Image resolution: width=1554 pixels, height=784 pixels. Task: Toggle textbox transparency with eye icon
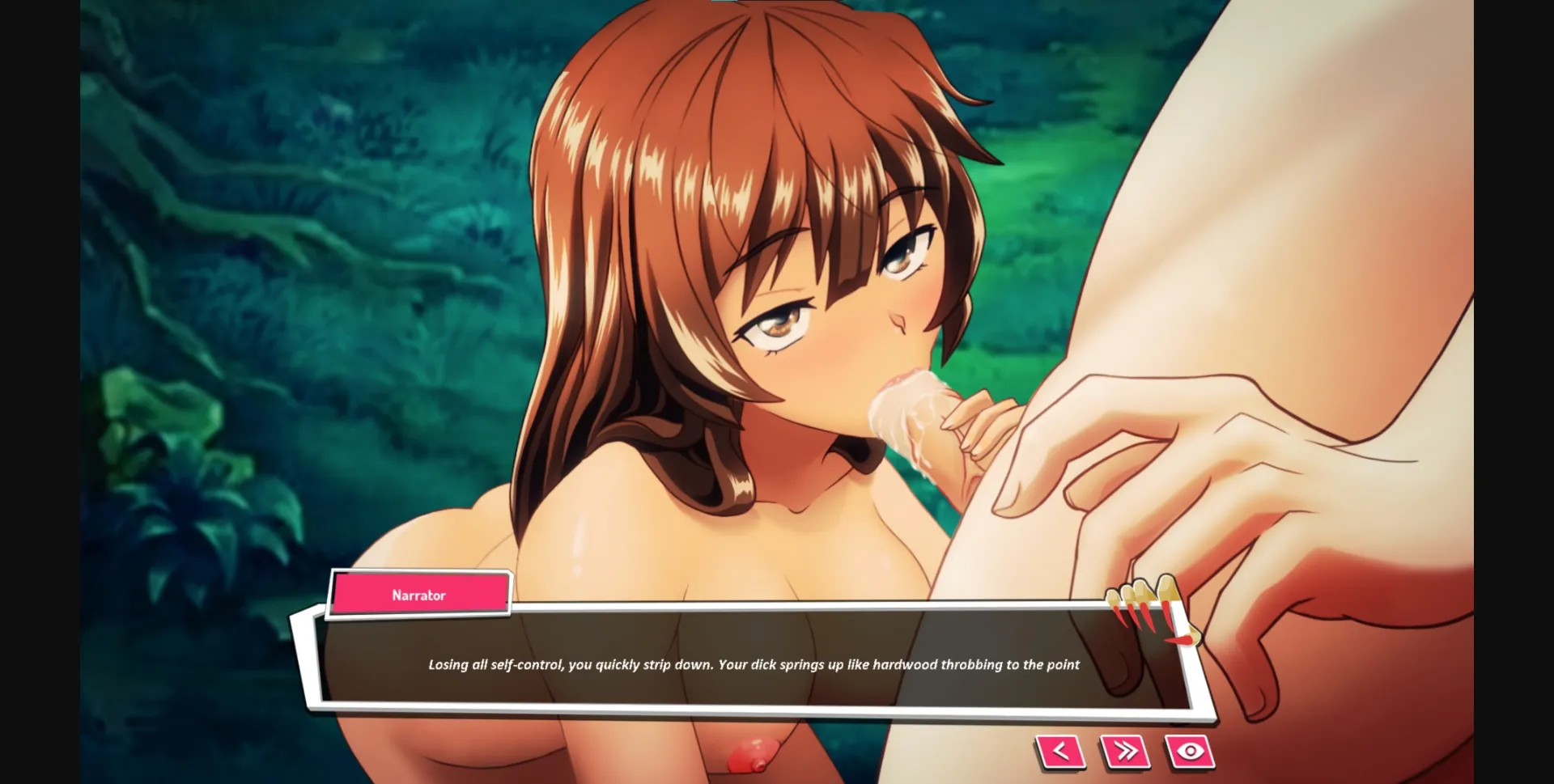pyautogui.click(x=1188, y=750)
